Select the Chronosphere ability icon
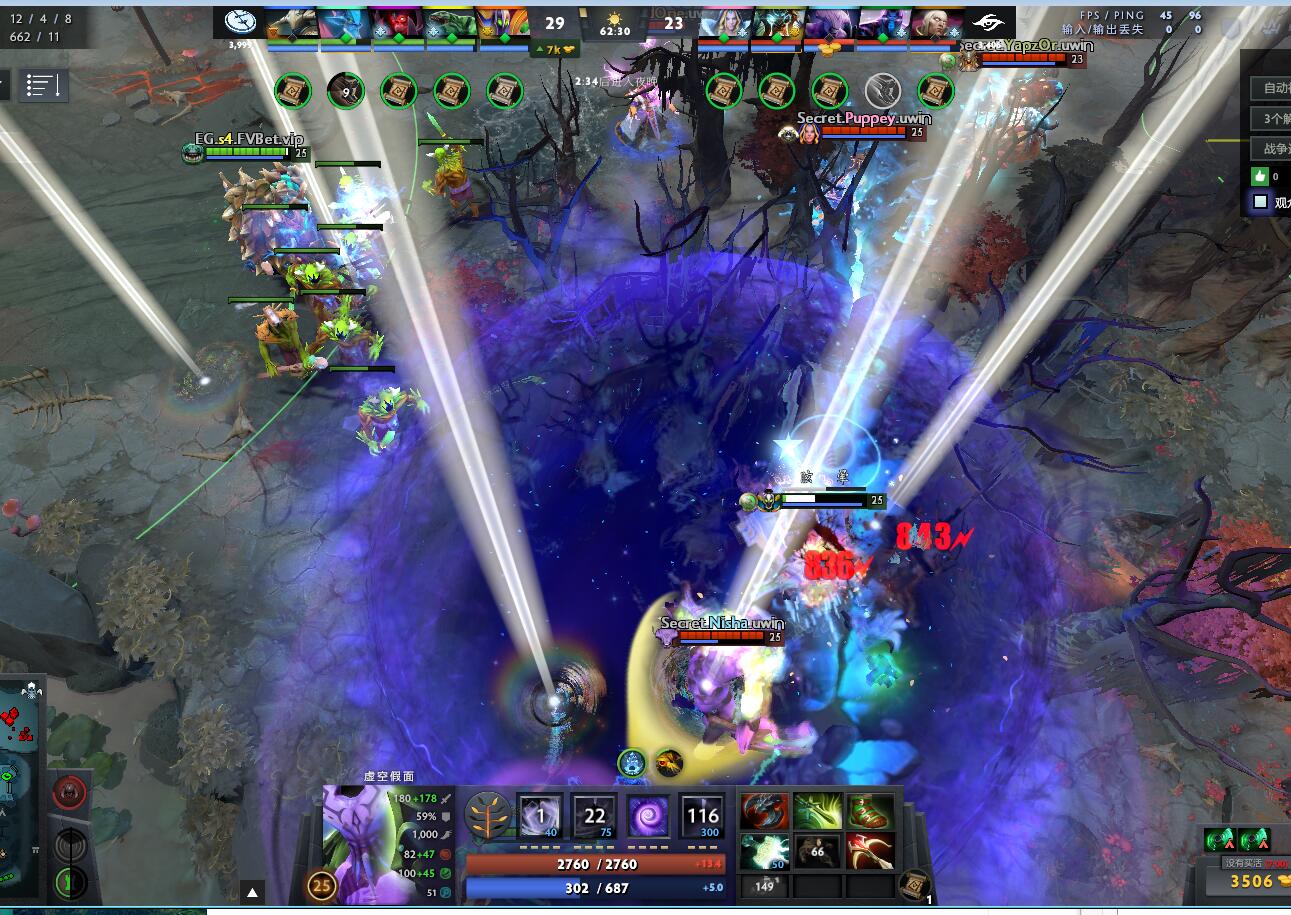The image size is (1291, 915). coord(702,813)
